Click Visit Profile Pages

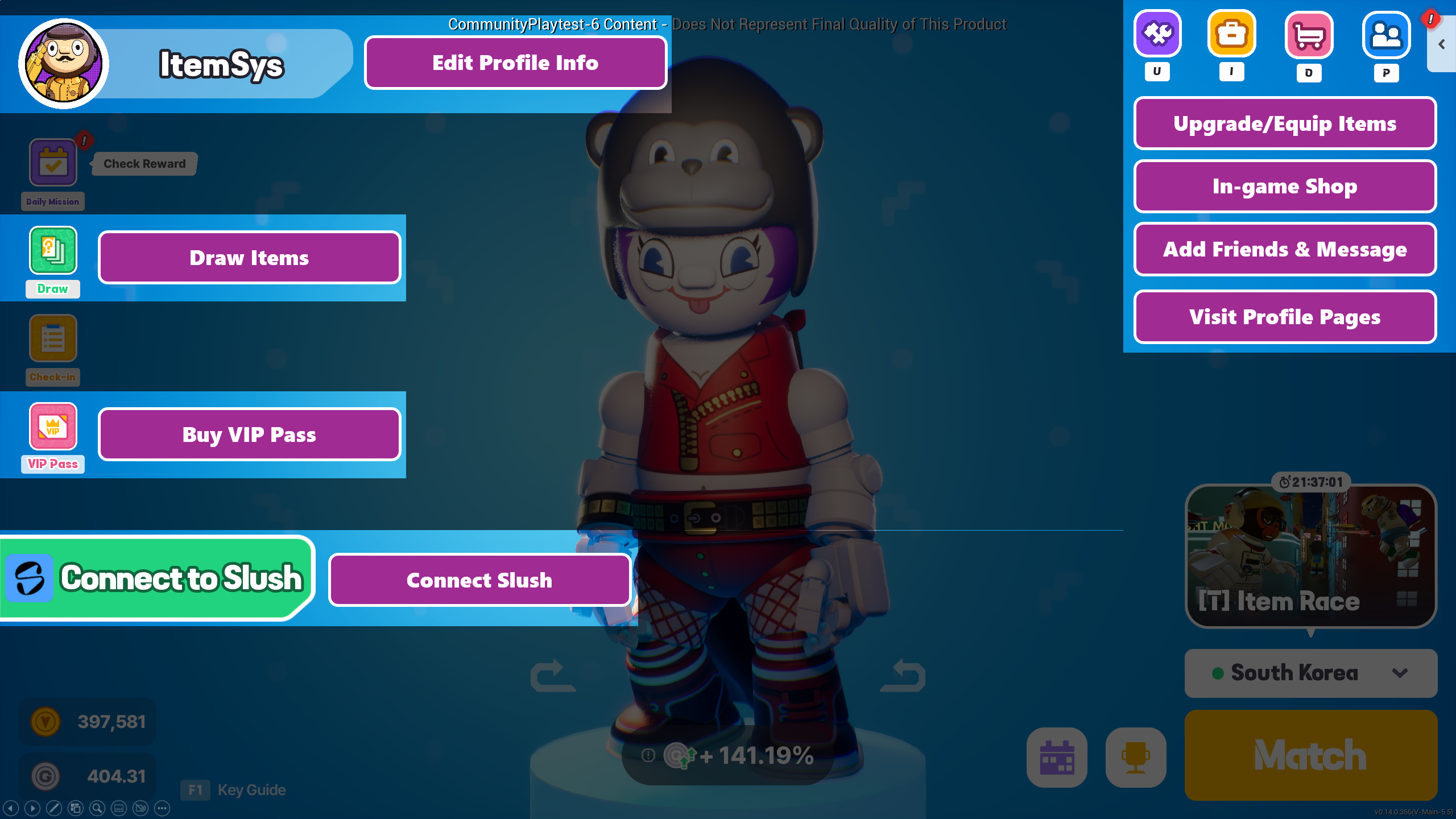(1285, 317)
